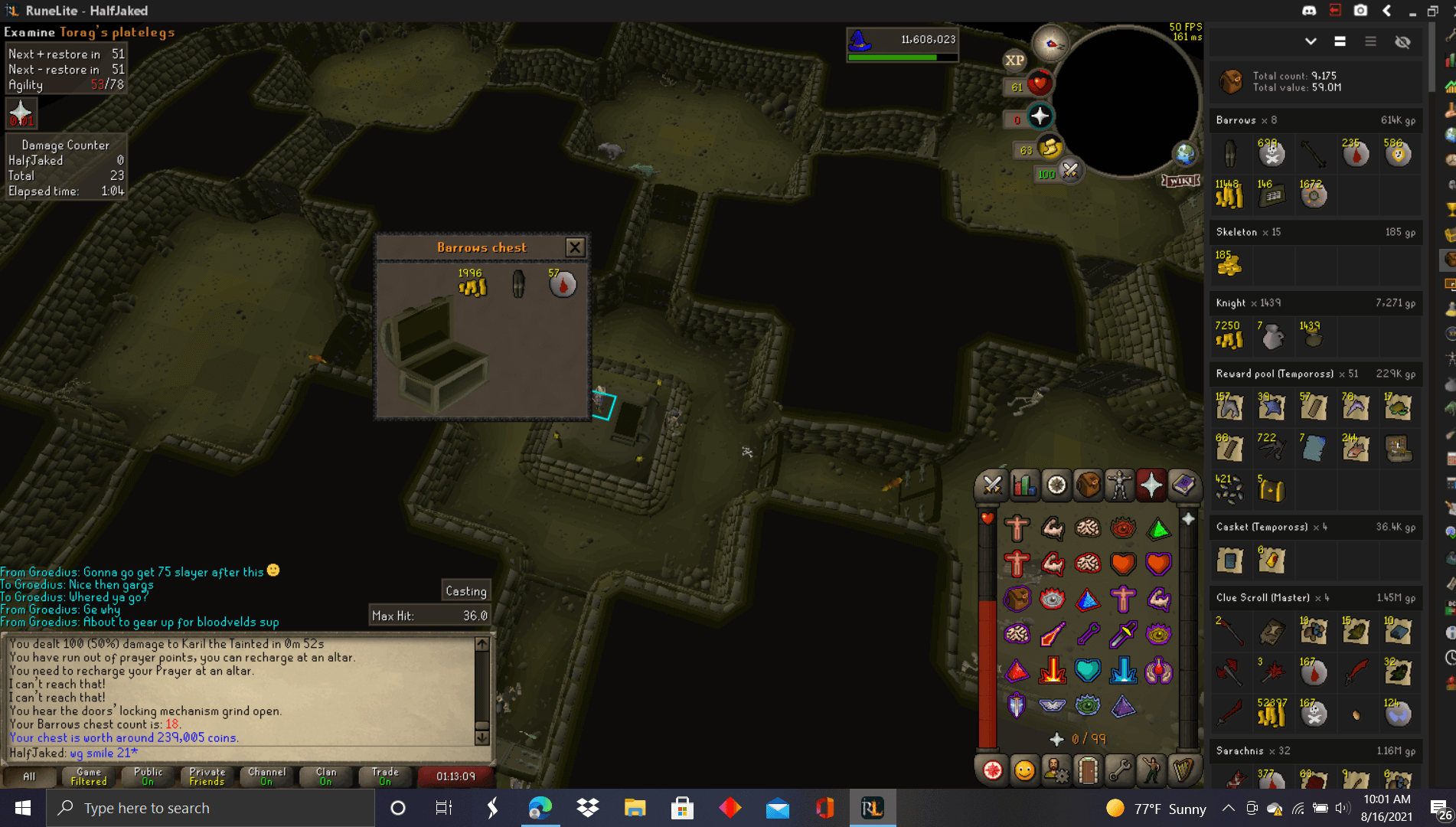Viewport: 1456px width, 827px height.
Task: Select the Trade chat tab
Action: [x=385, y=776]
